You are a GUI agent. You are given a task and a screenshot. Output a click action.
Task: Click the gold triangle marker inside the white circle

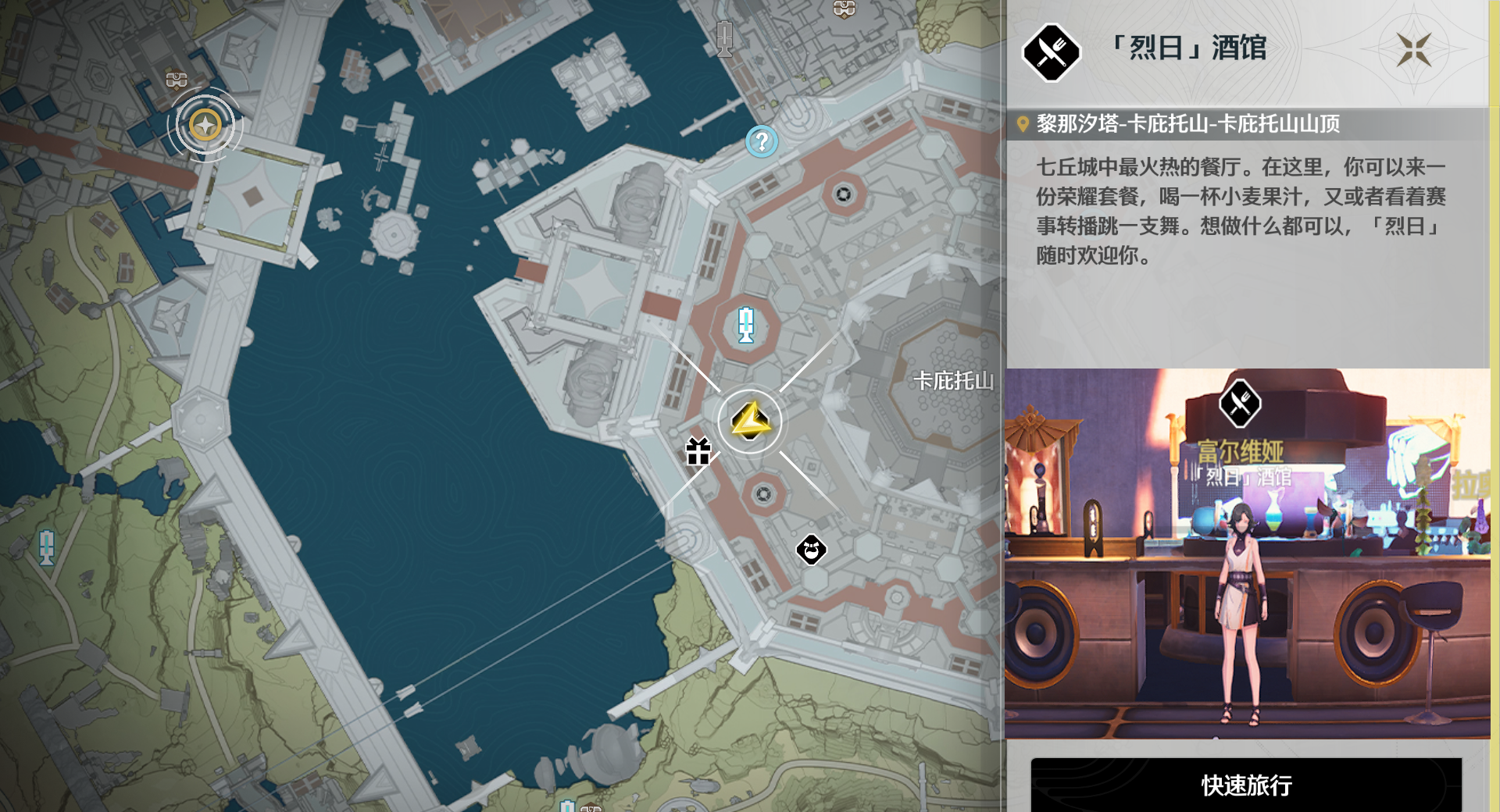pyautogui.click(x=750, y=422)
